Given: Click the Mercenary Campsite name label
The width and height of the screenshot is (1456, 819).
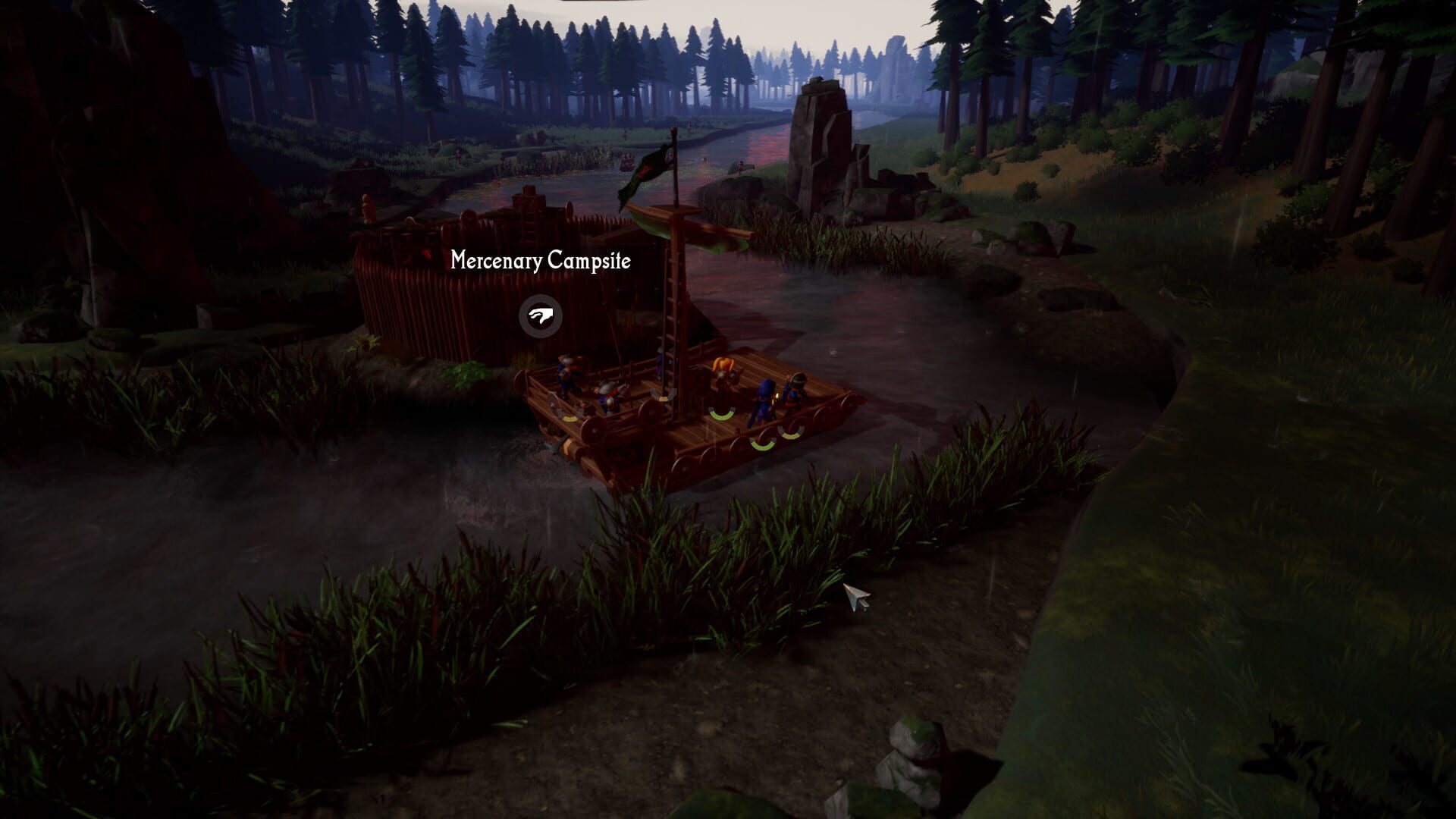Looking at the screenshot, I should click(x=541, y=261).
